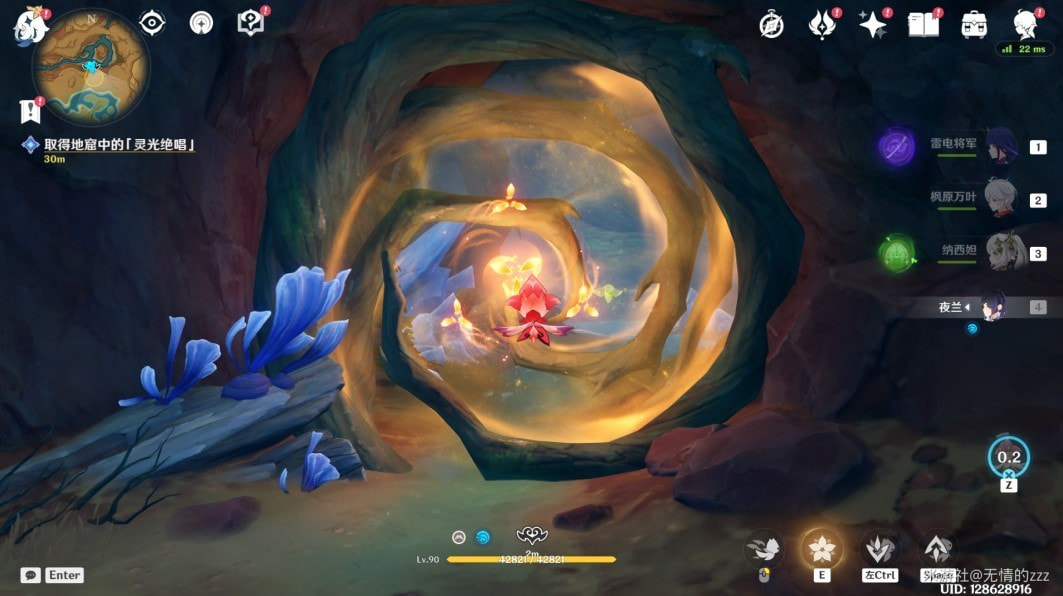
Task: Open the four-pointed star Wish icon
Action: pyautogui.click(x=873, y=25)
